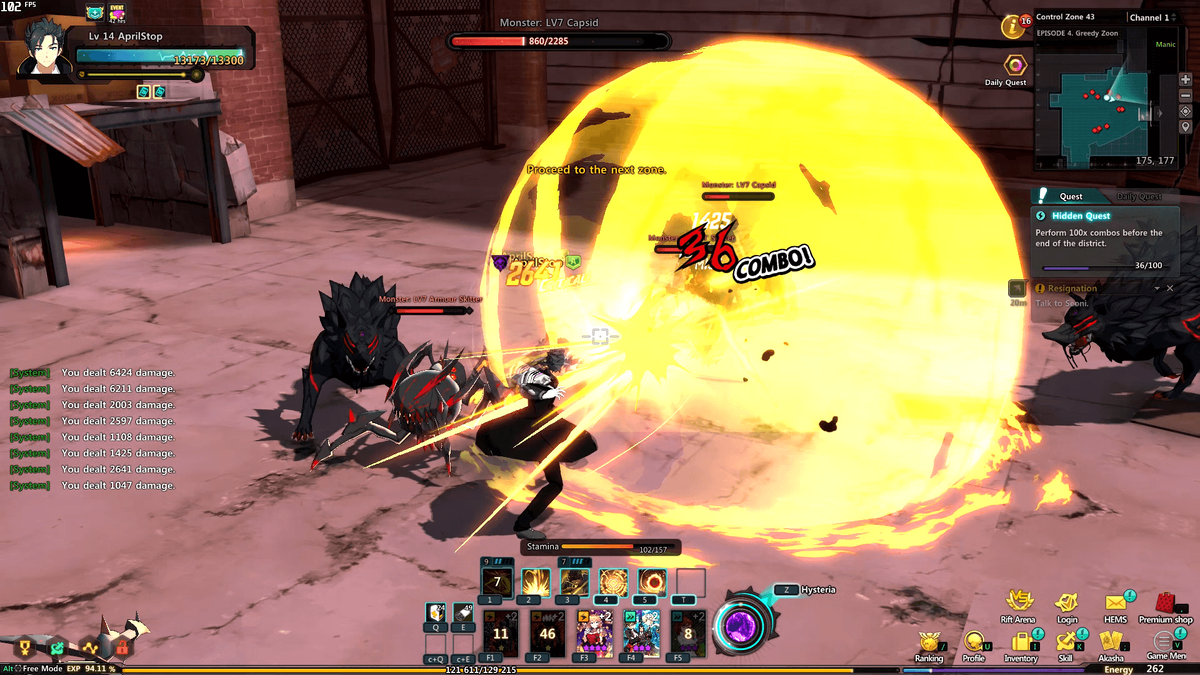
Task: Open the Inventory bag
Action: tap(1021, 642)
